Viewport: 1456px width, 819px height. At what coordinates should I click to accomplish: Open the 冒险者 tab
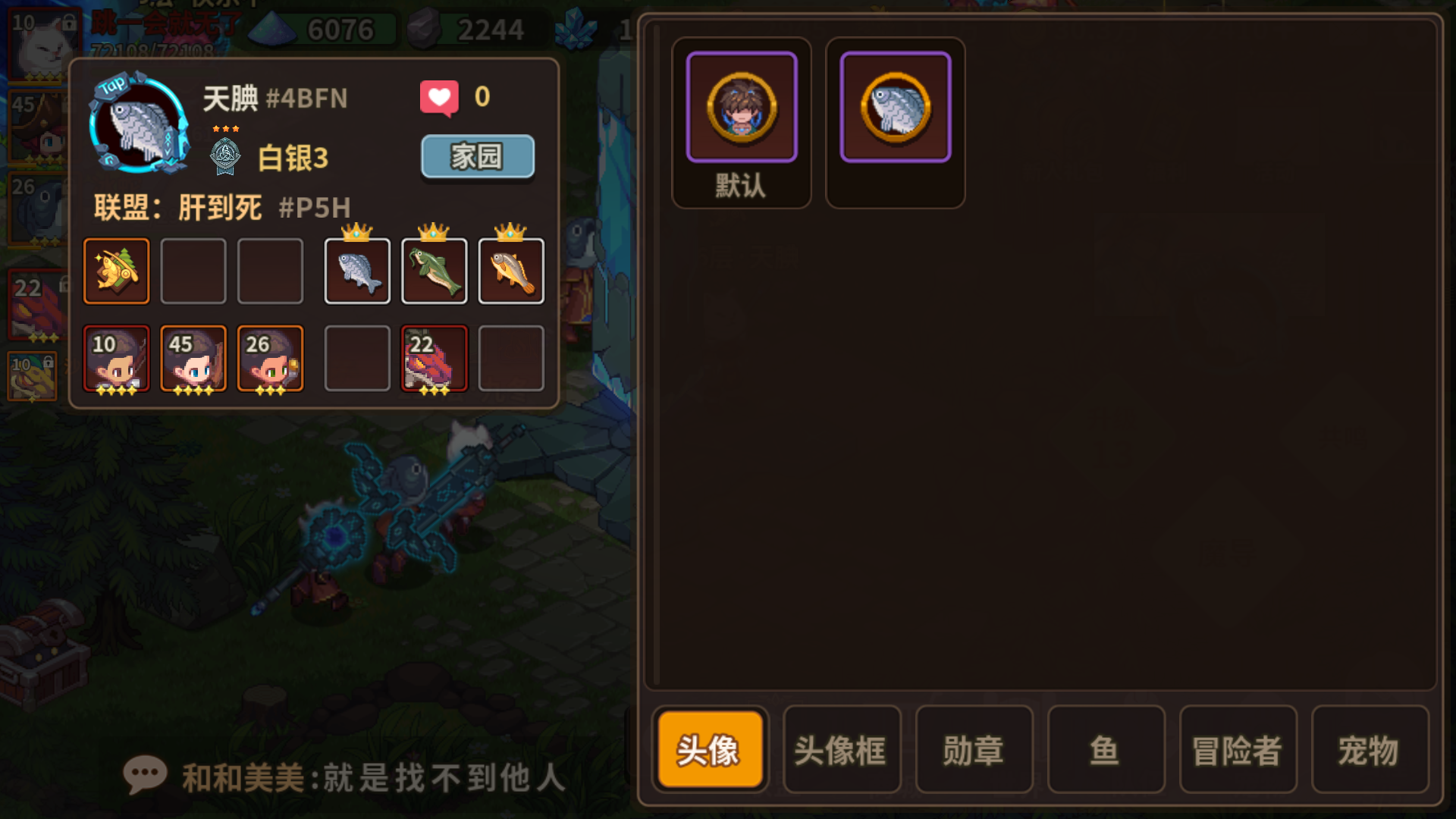pos(1238,751)
